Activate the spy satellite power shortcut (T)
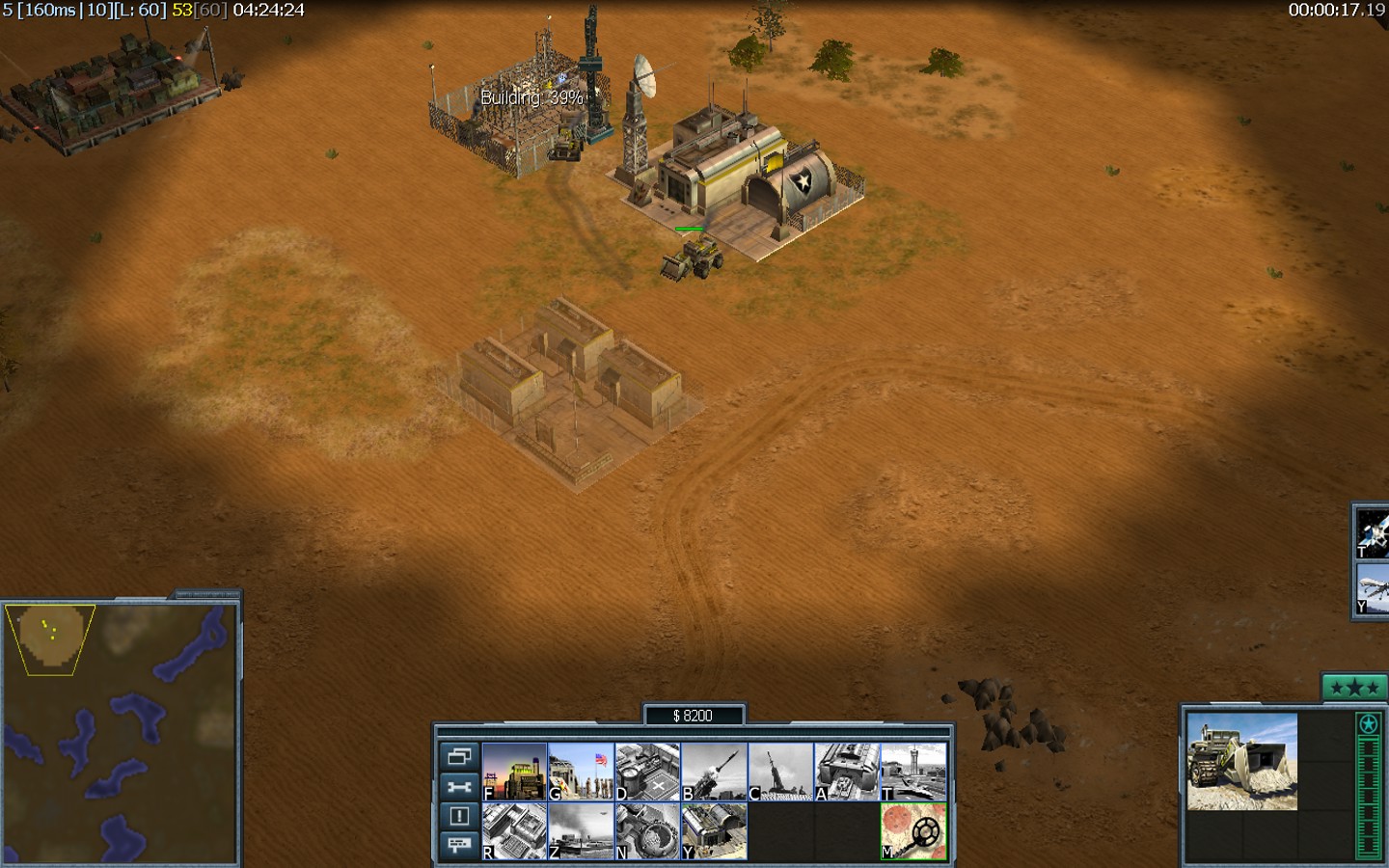The image size is (1389, 868). click(x=1373, y=531)
